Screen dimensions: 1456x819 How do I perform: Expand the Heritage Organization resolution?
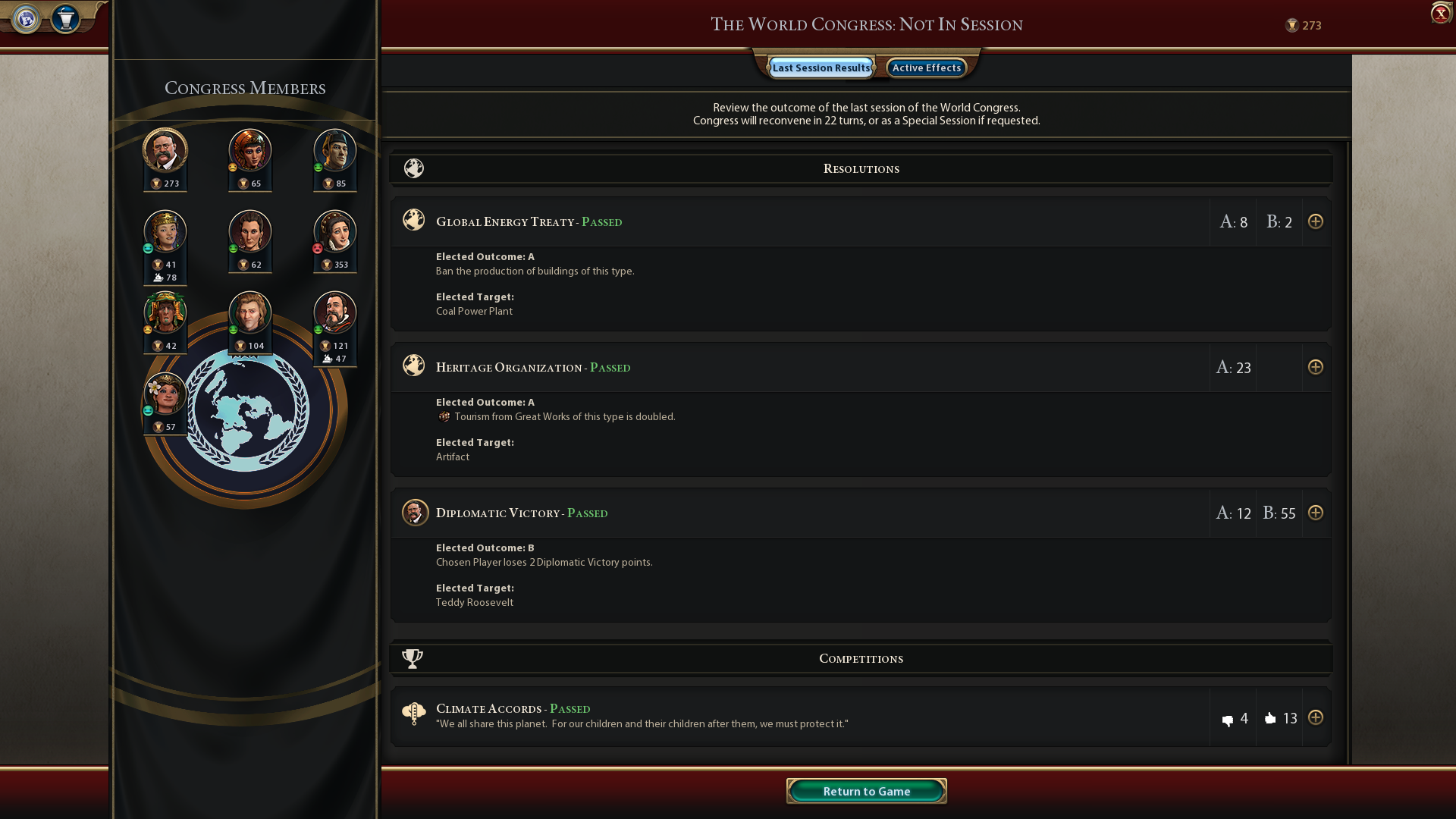point(1315,367)
